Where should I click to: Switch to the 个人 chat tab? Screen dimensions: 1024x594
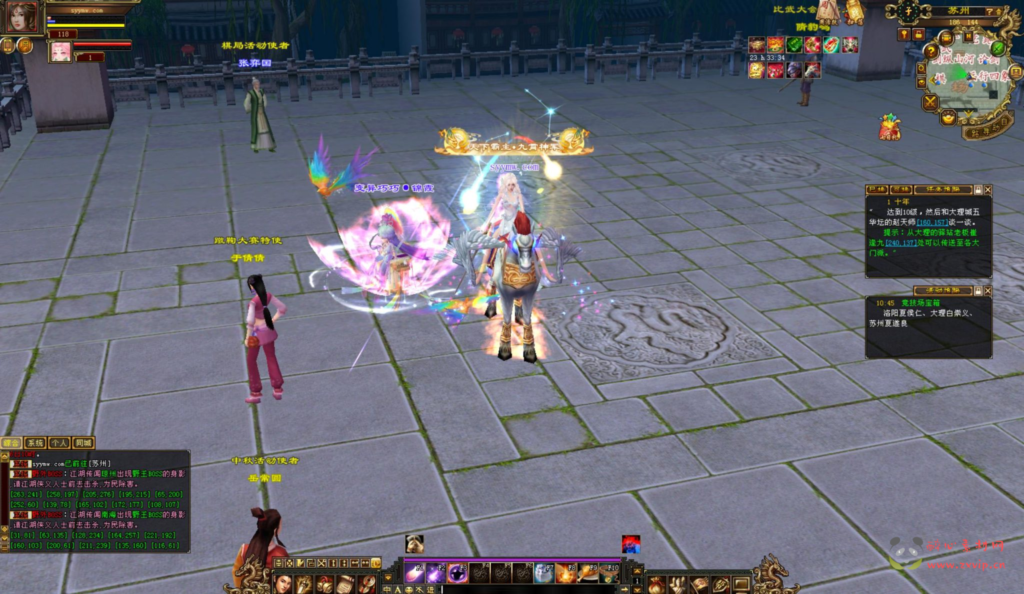[59, 442]
